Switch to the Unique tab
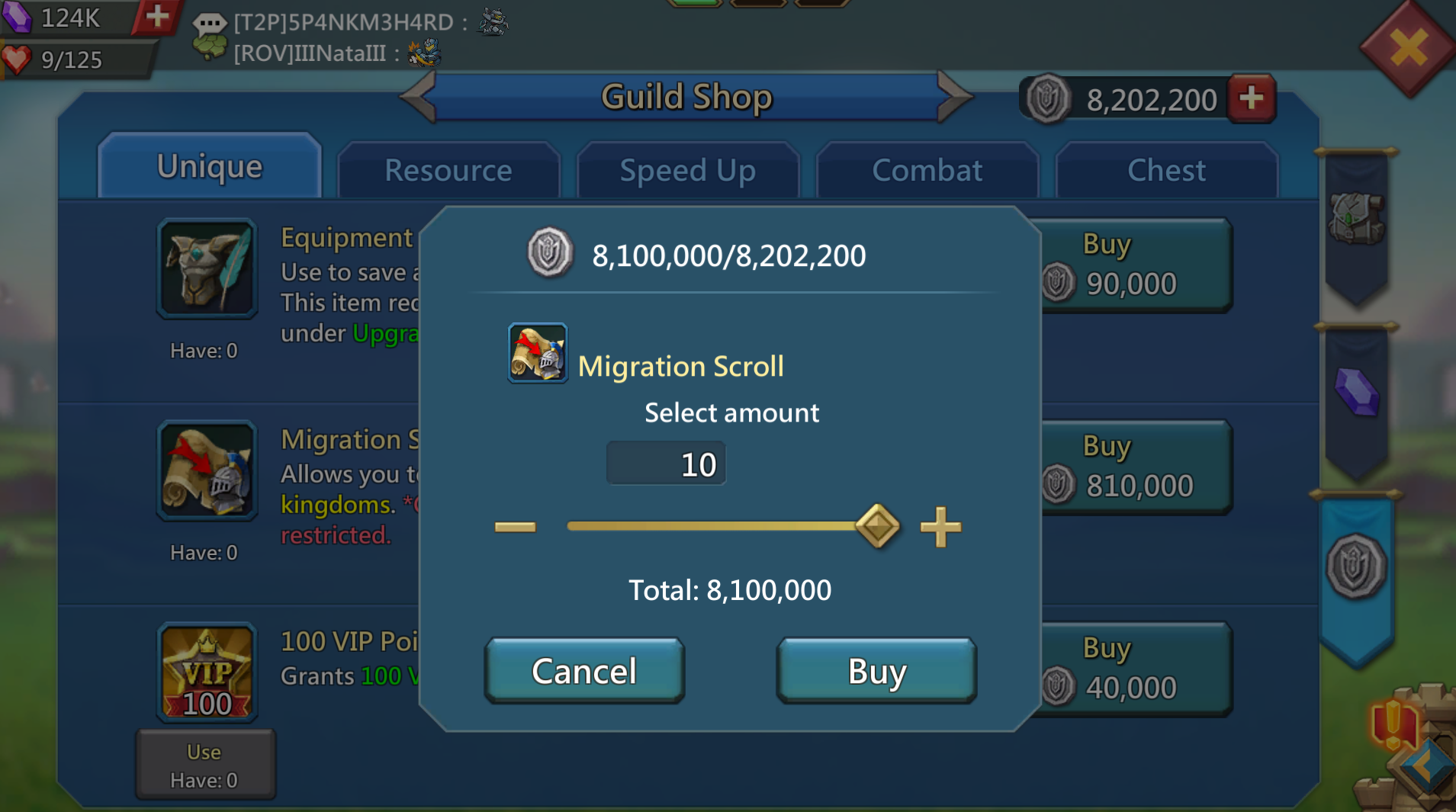 210,168
